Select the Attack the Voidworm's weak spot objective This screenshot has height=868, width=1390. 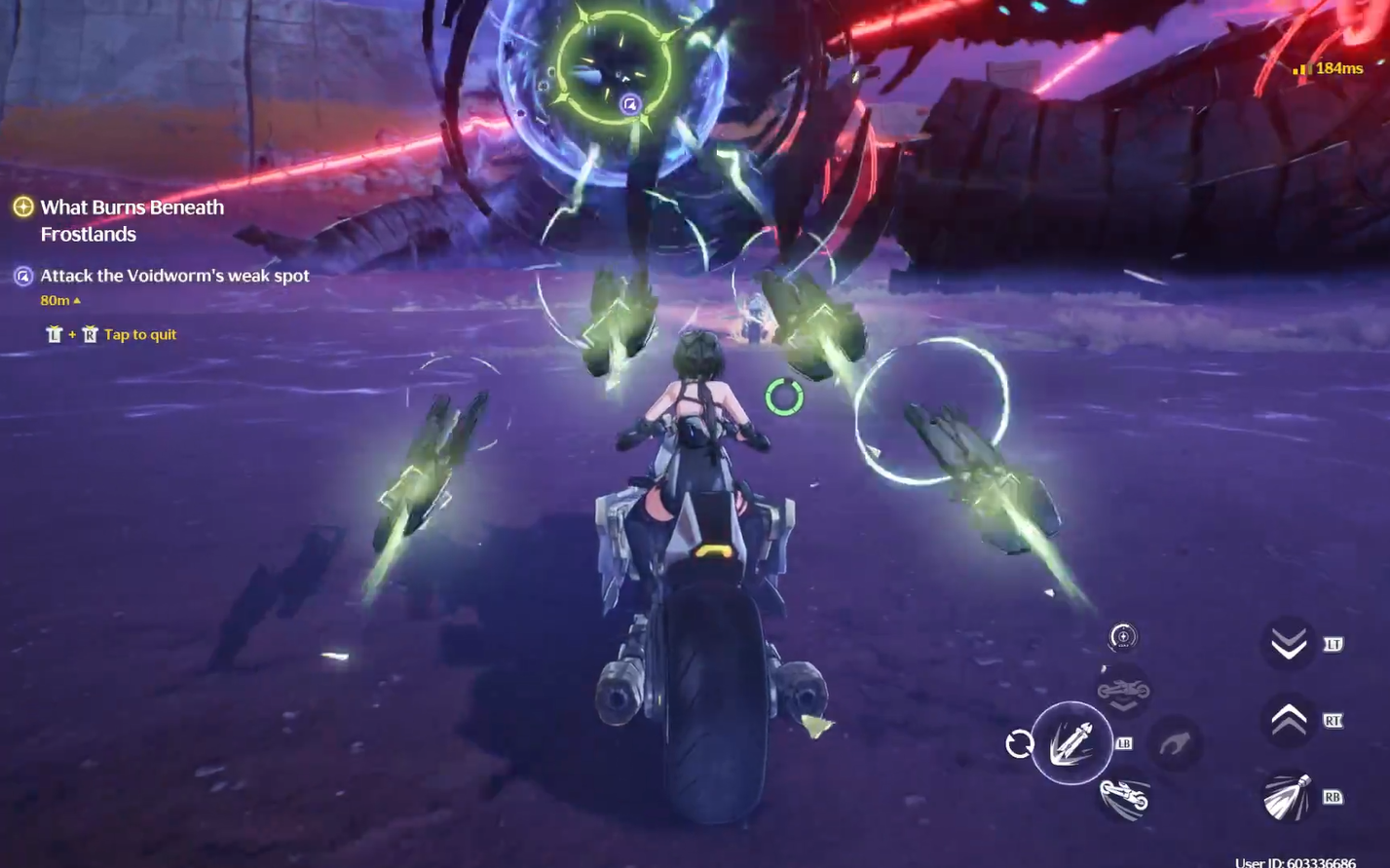[x=174, y=276]
